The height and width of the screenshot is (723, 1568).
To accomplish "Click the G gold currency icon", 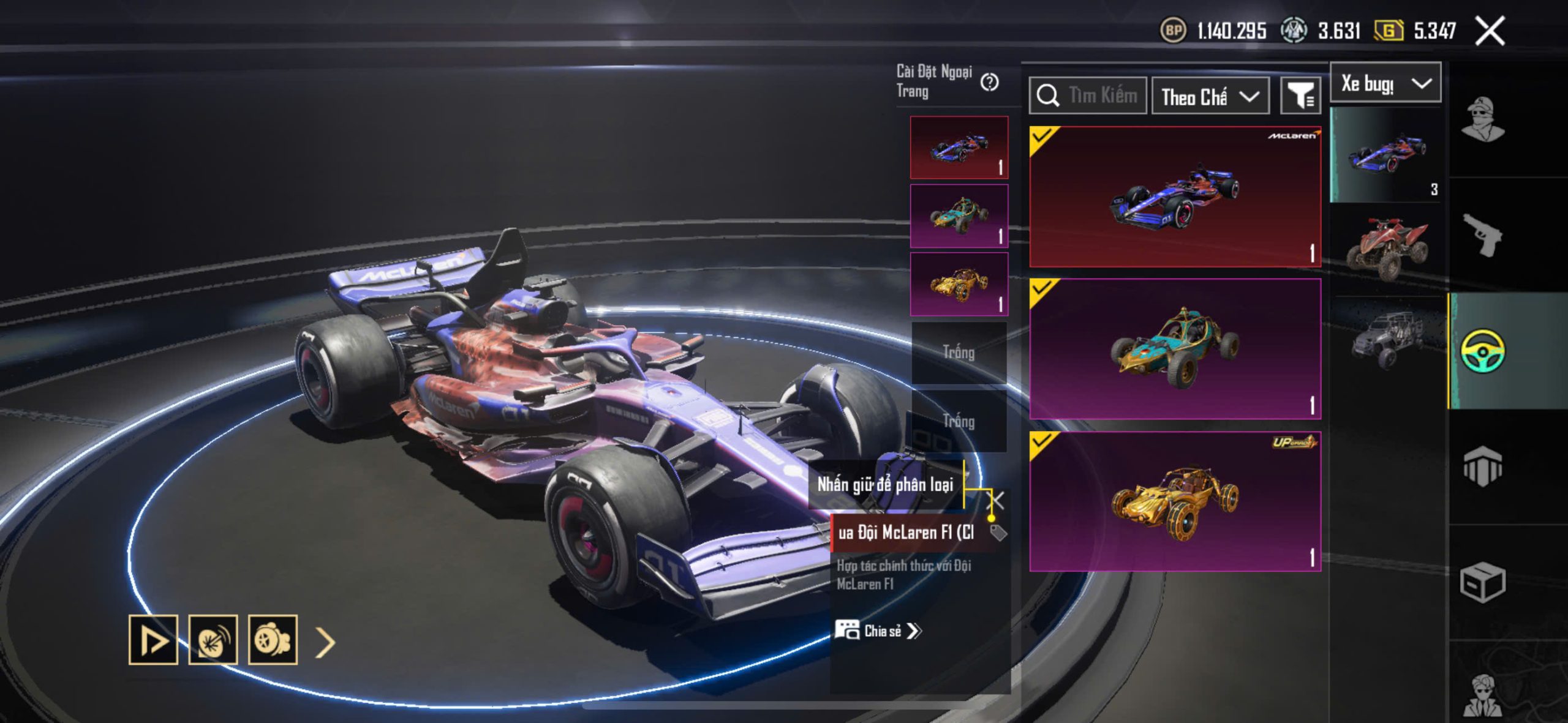I will [x=1389, y=31].
